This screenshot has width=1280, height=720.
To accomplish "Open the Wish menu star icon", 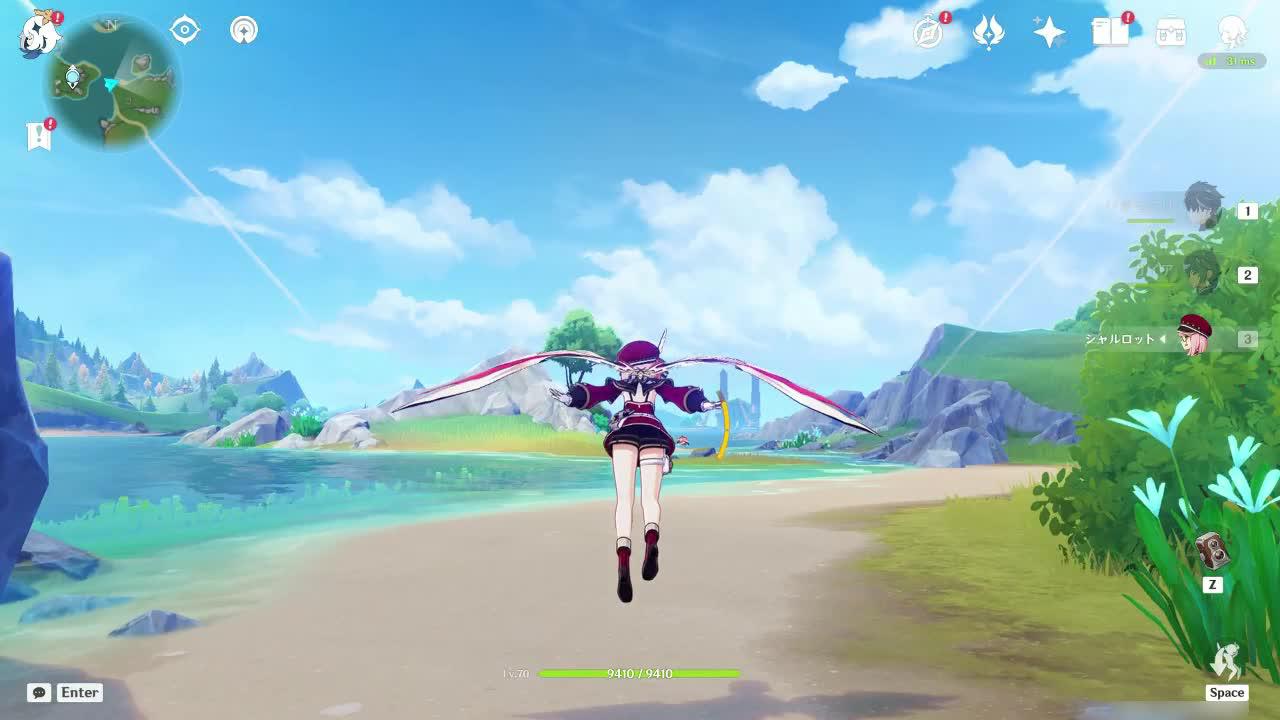I will 1048,32.
